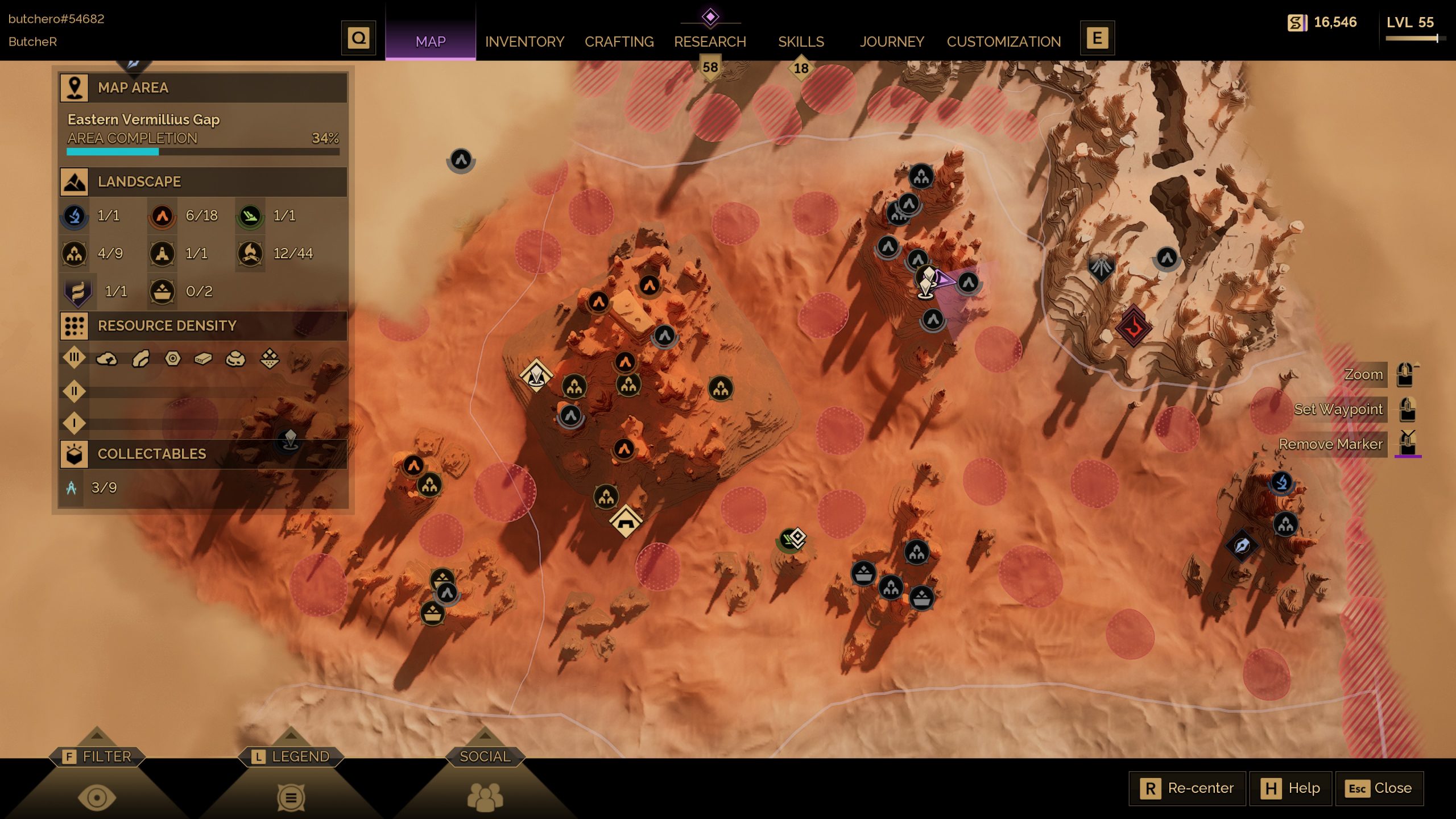Select the tent base marker on the map
Image resolution: width=1456 pixels, height=819 pixels.
click(626, 520)
